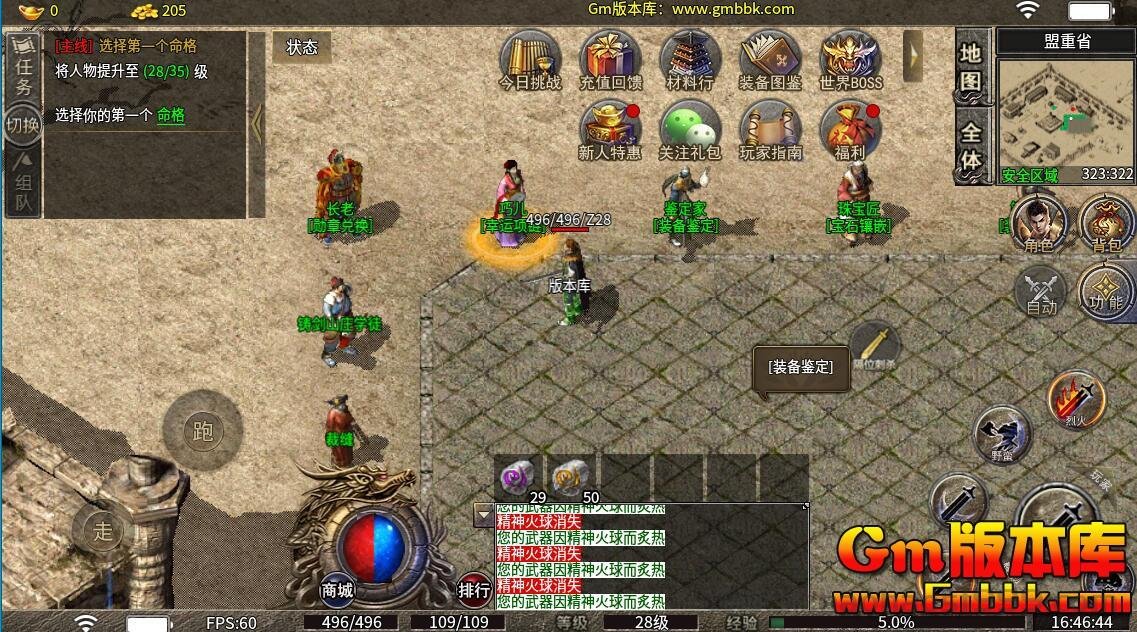Open the 材料行 materials shop

click(x=690, y=59)
